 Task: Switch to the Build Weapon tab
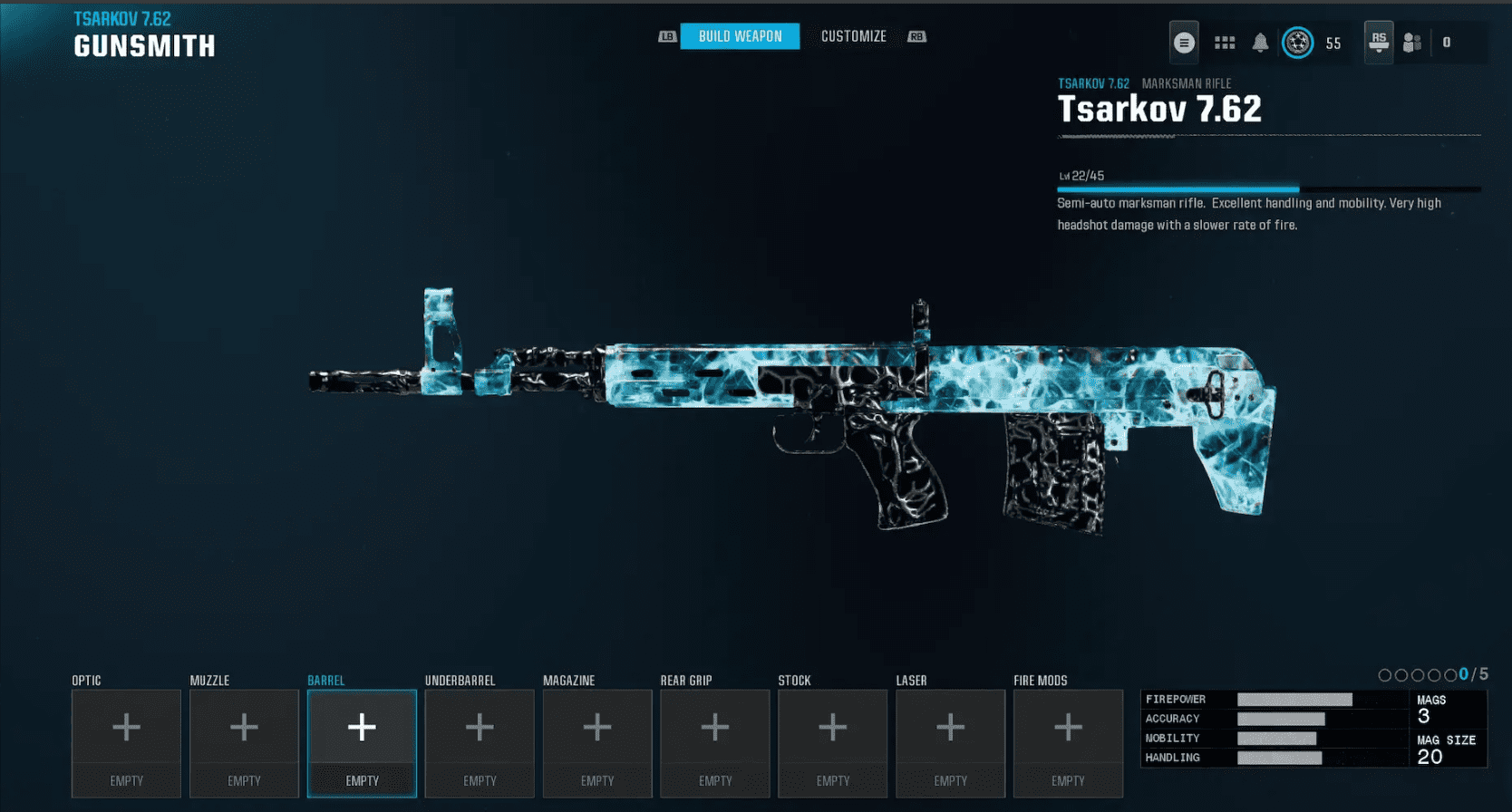tap(740, 36)
